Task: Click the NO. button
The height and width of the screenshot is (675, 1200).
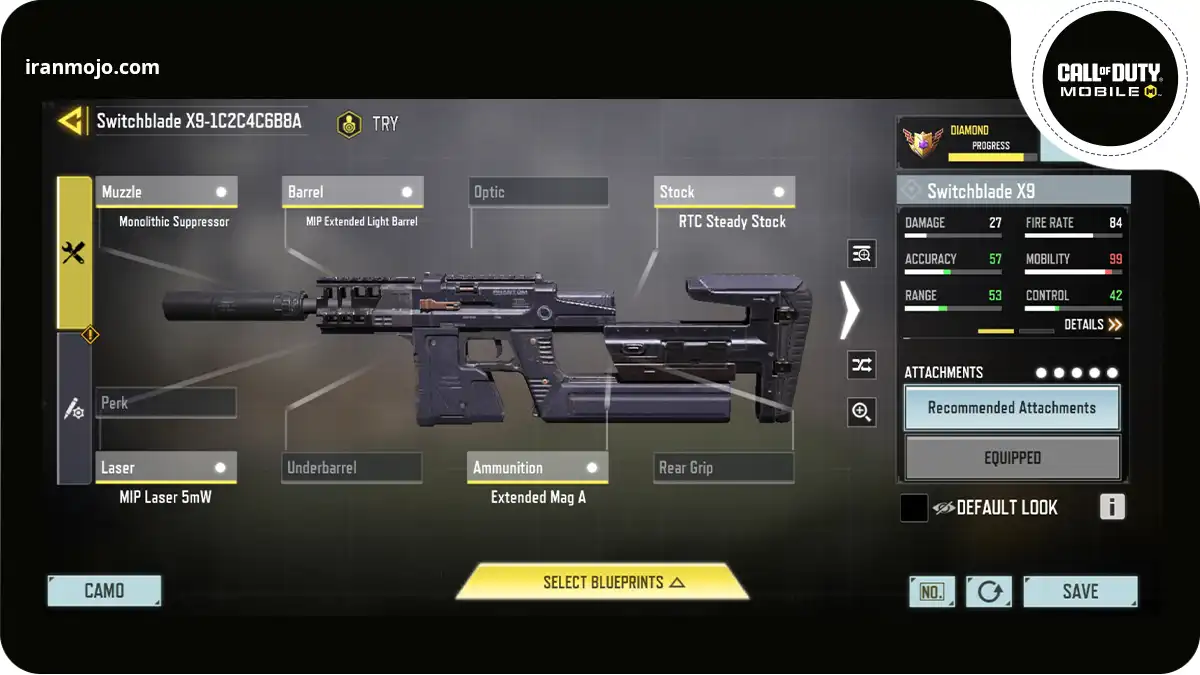Action: click(x=931, y=591)
